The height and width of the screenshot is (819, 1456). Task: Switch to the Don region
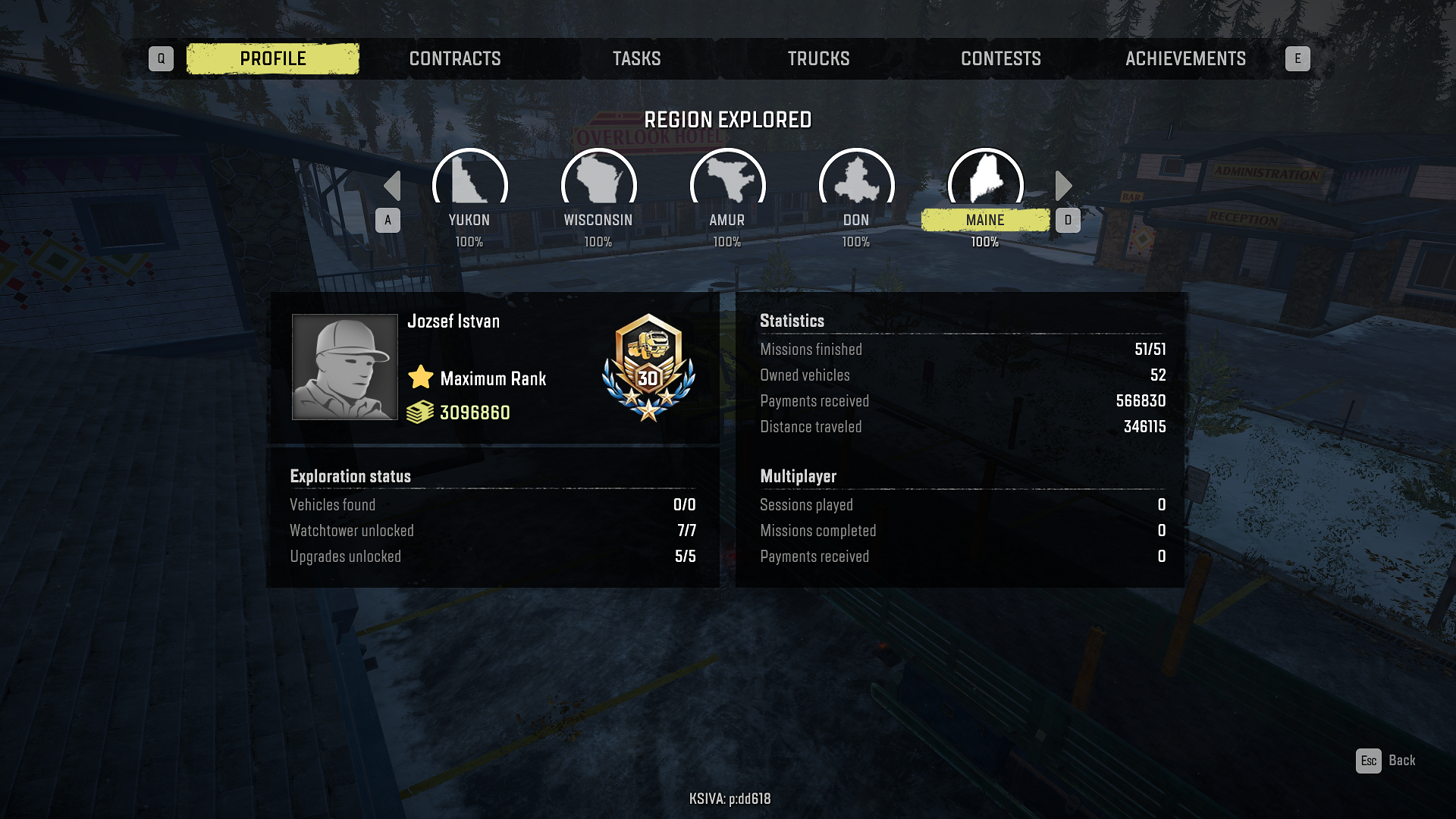click(x=856, y=182)
